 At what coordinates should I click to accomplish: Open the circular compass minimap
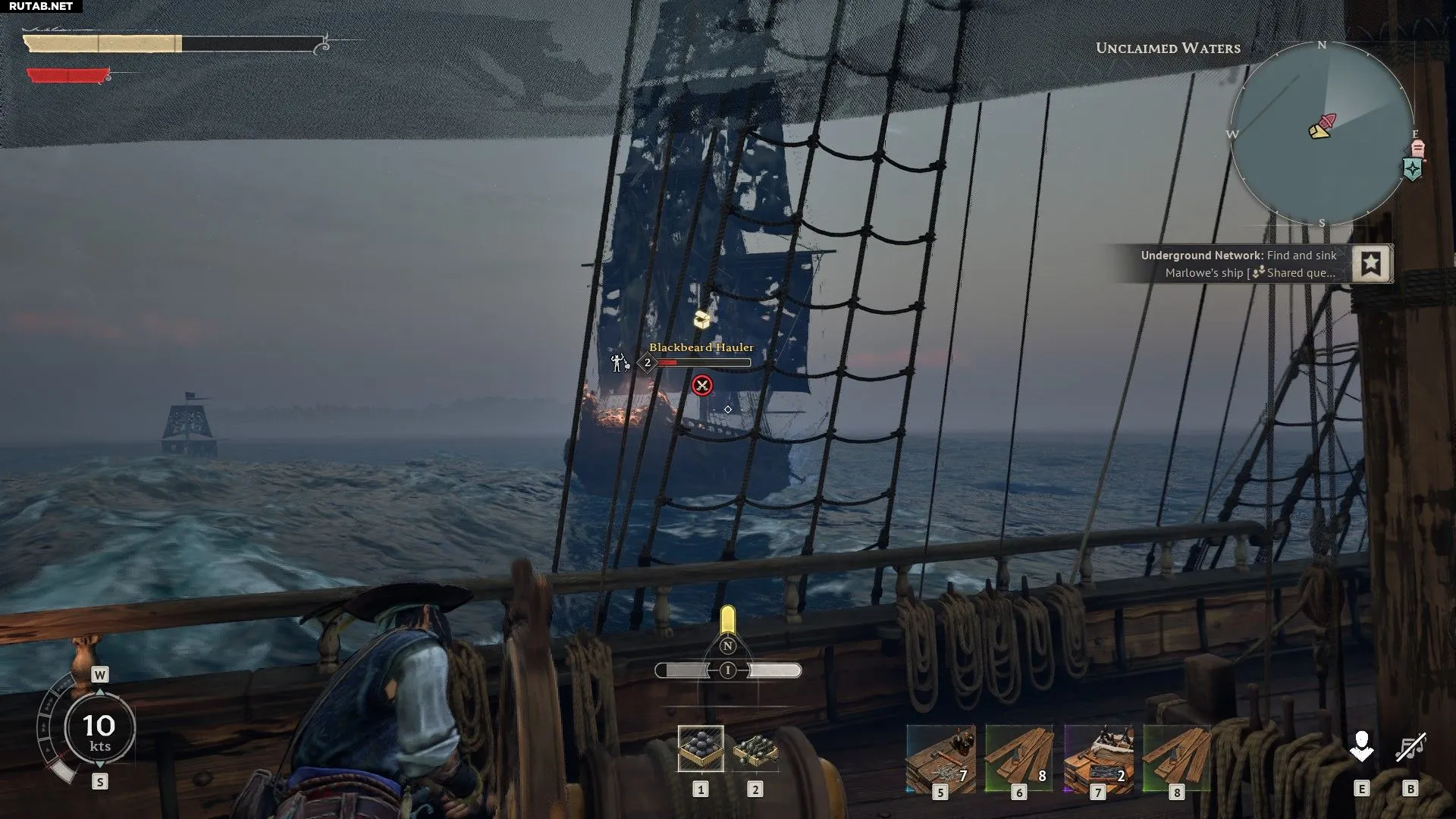tap(1322, 133)
